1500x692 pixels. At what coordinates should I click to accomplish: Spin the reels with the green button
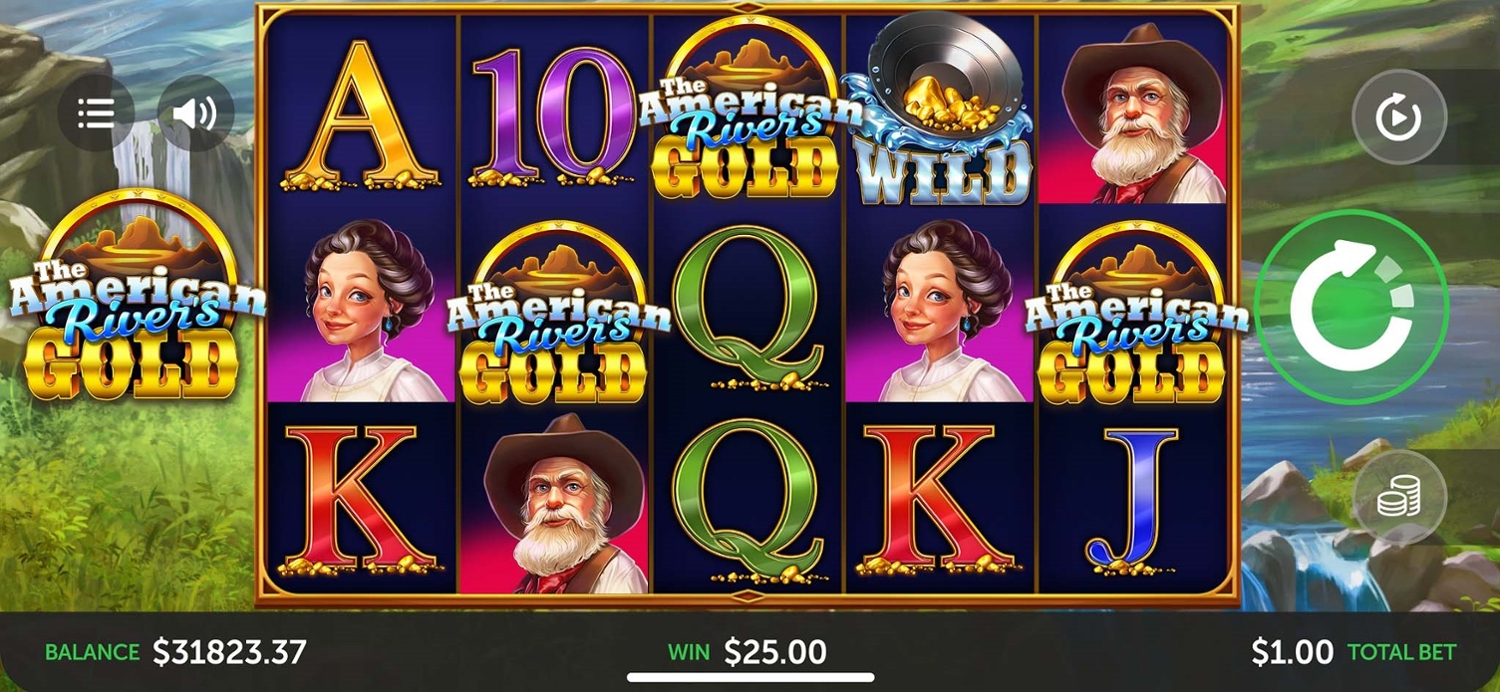(1351, 308)
